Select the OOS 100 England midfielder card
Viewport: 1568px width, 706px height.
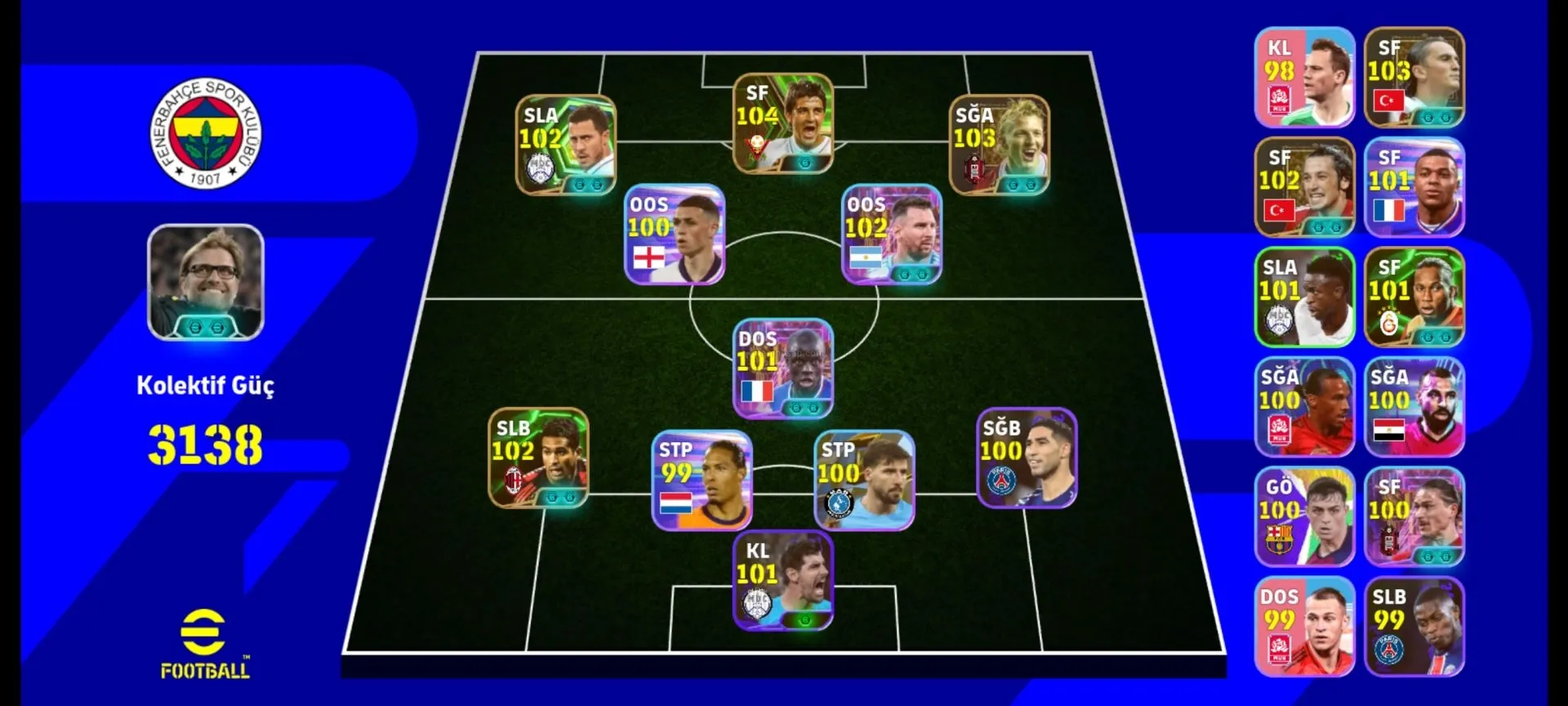coord(675,235)
